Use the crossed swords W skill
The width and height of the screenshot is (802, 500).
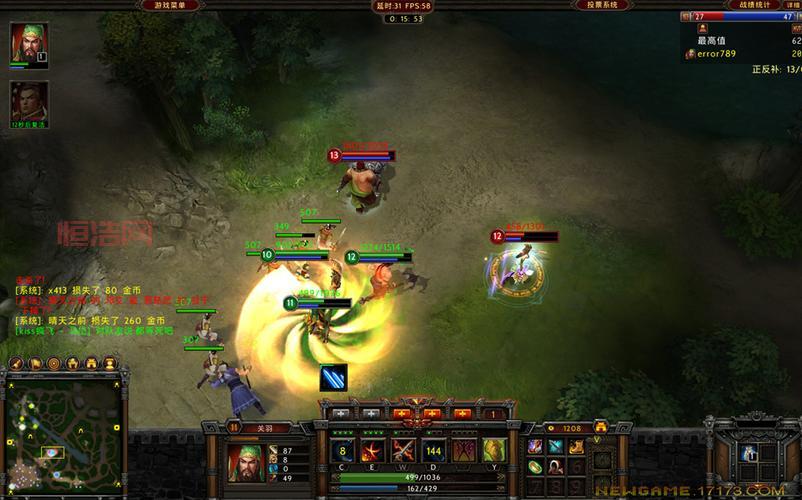tap(403, 450)
